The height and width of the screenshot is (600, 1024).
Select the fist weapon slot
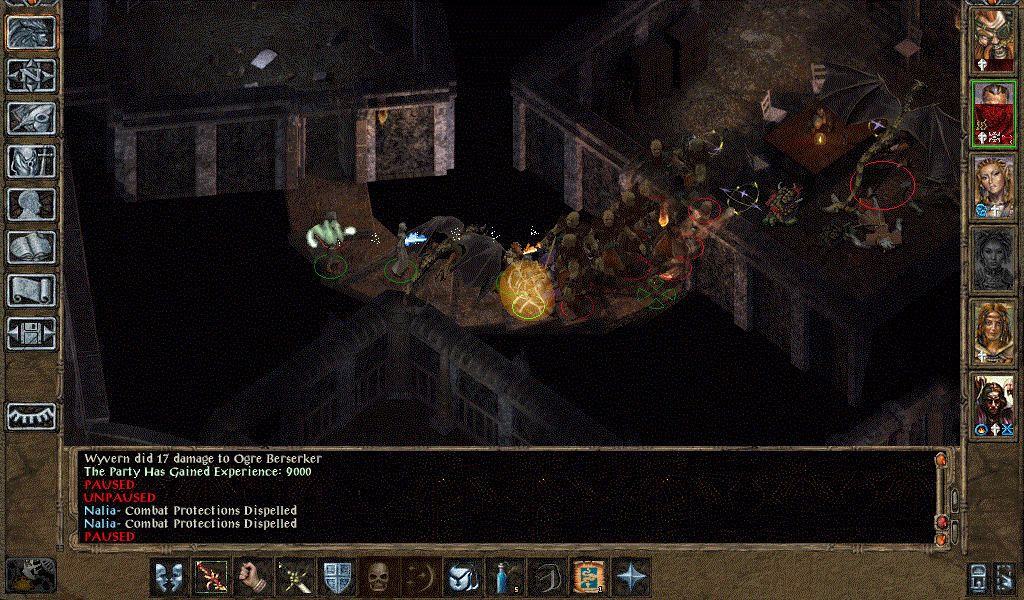[x=253, y=577]
